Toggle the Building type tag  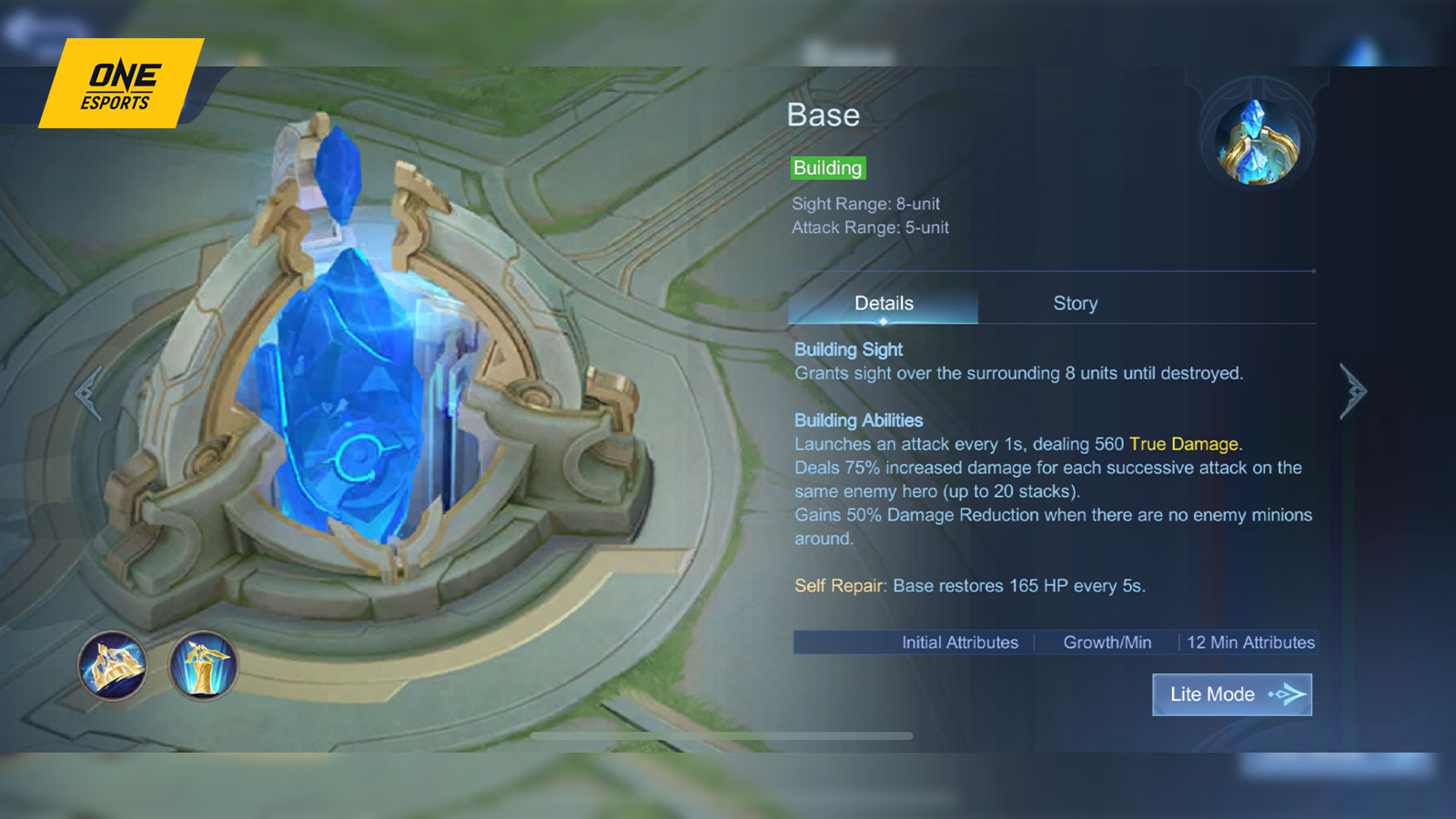coord(827,168)
